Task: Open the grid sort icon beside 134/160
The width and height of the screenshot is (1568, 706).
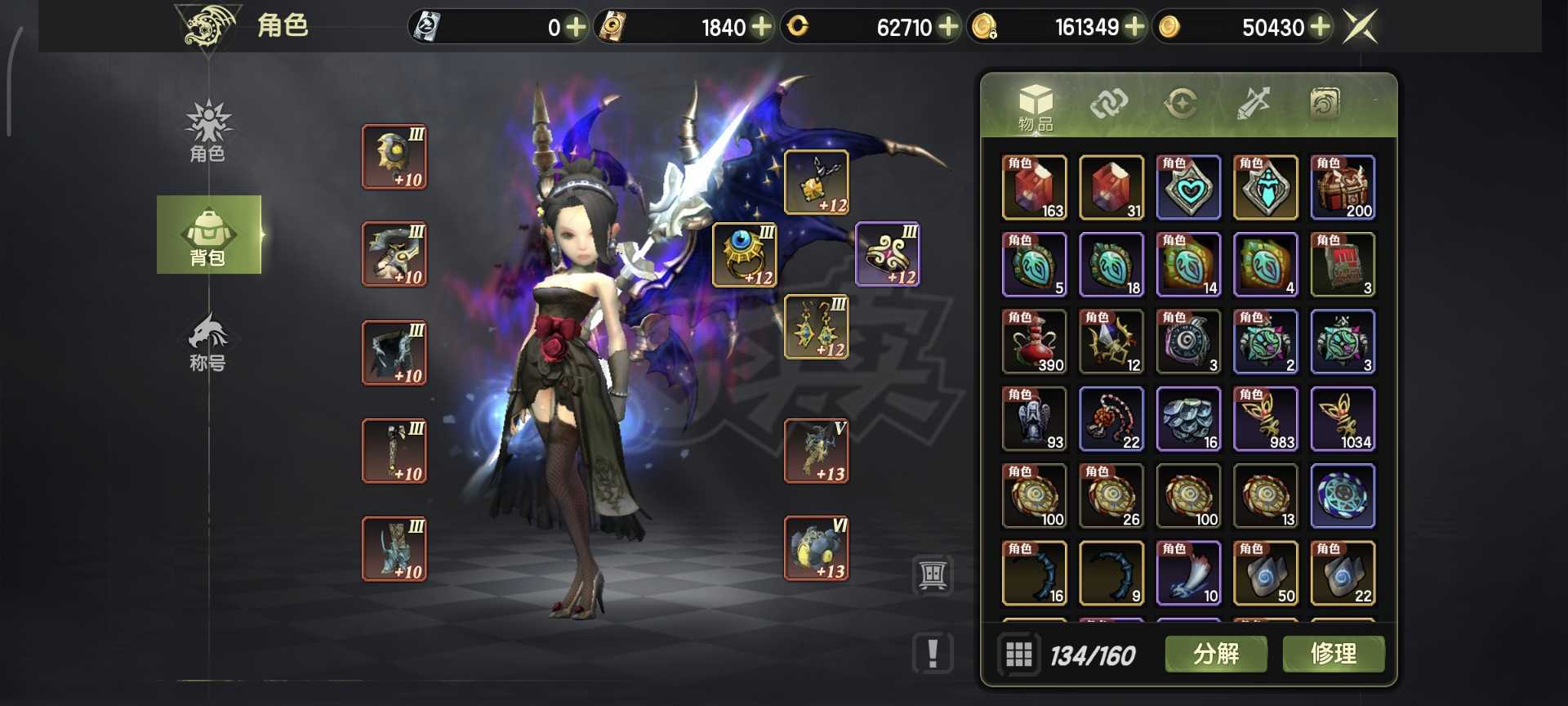Action: click(x=1018, y=655)
